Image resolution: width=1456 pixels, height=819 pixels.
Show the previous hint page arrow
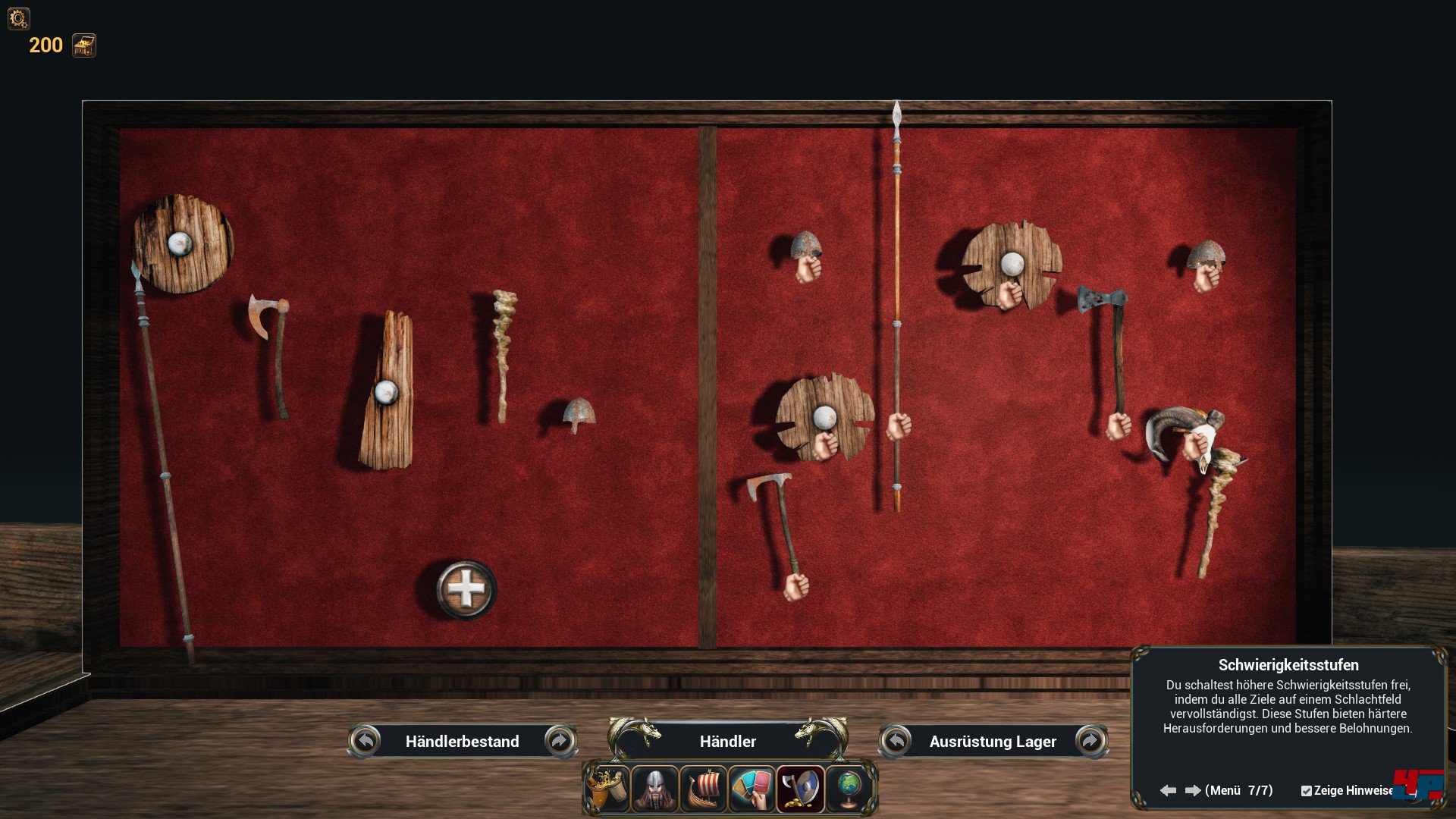(x=1168, y=790)
